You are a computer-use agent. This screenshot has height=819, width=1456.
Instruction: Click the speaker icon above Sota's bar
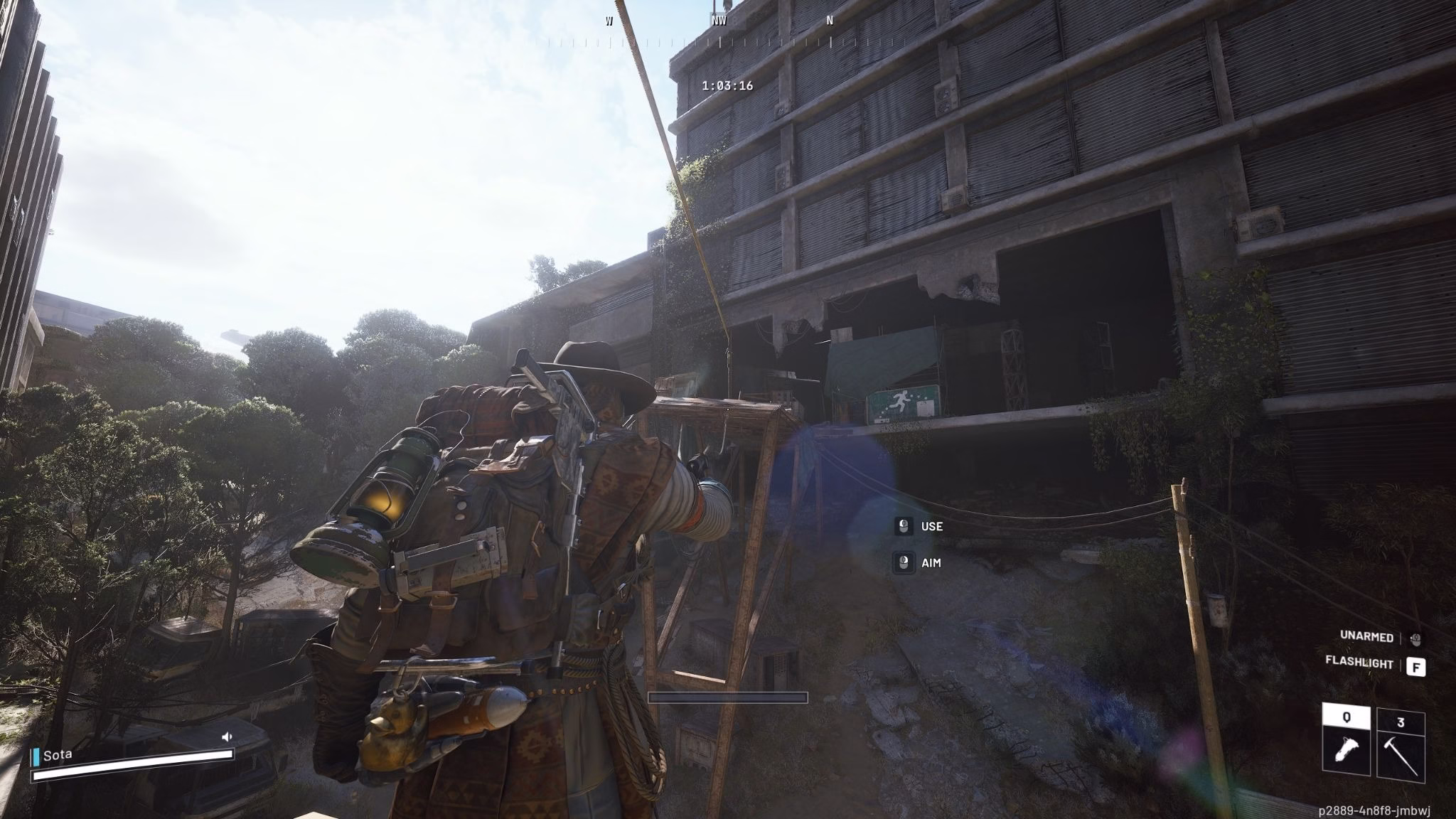(x=227, y=737)
